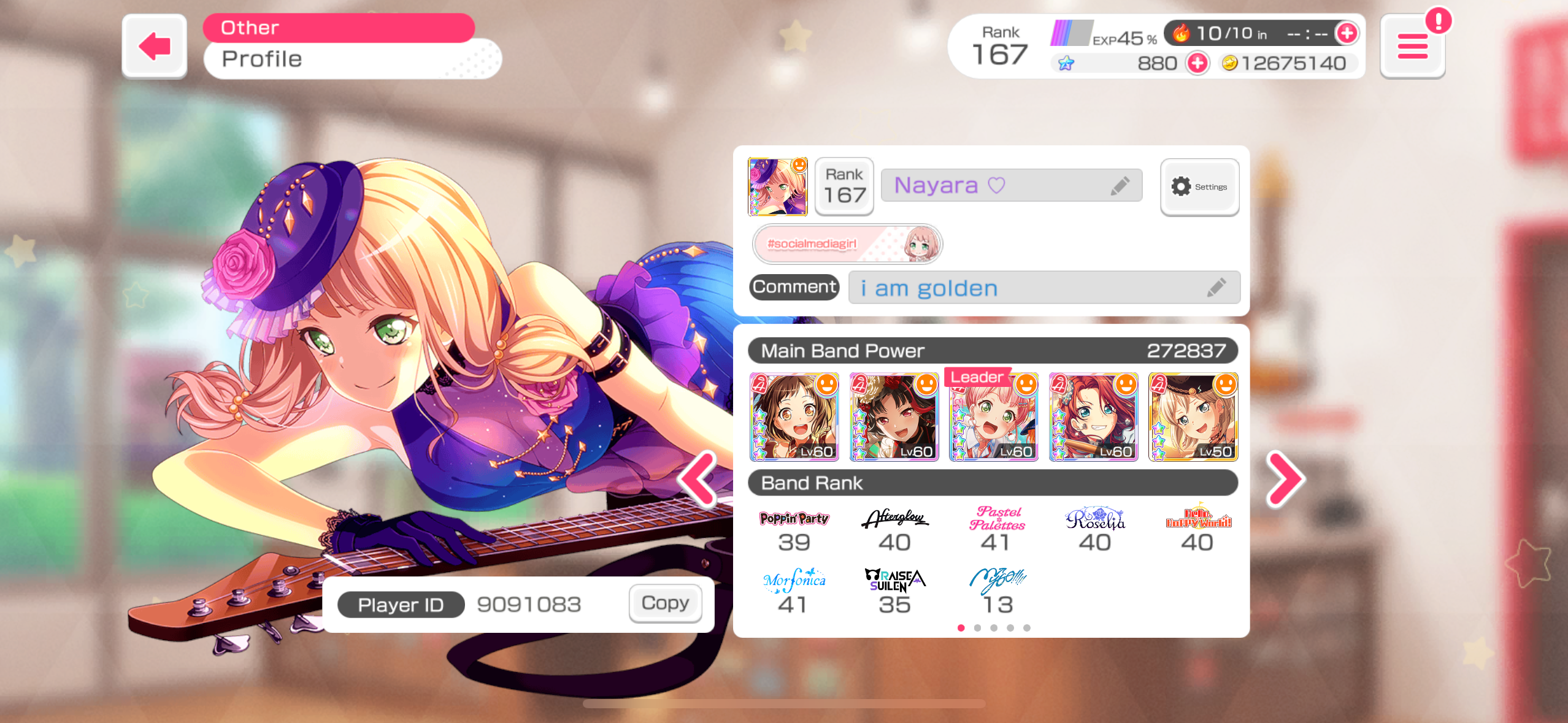This screenshot has height=723, width=1568.
Task: Go back with the pink arrow button
Action: 155,46
